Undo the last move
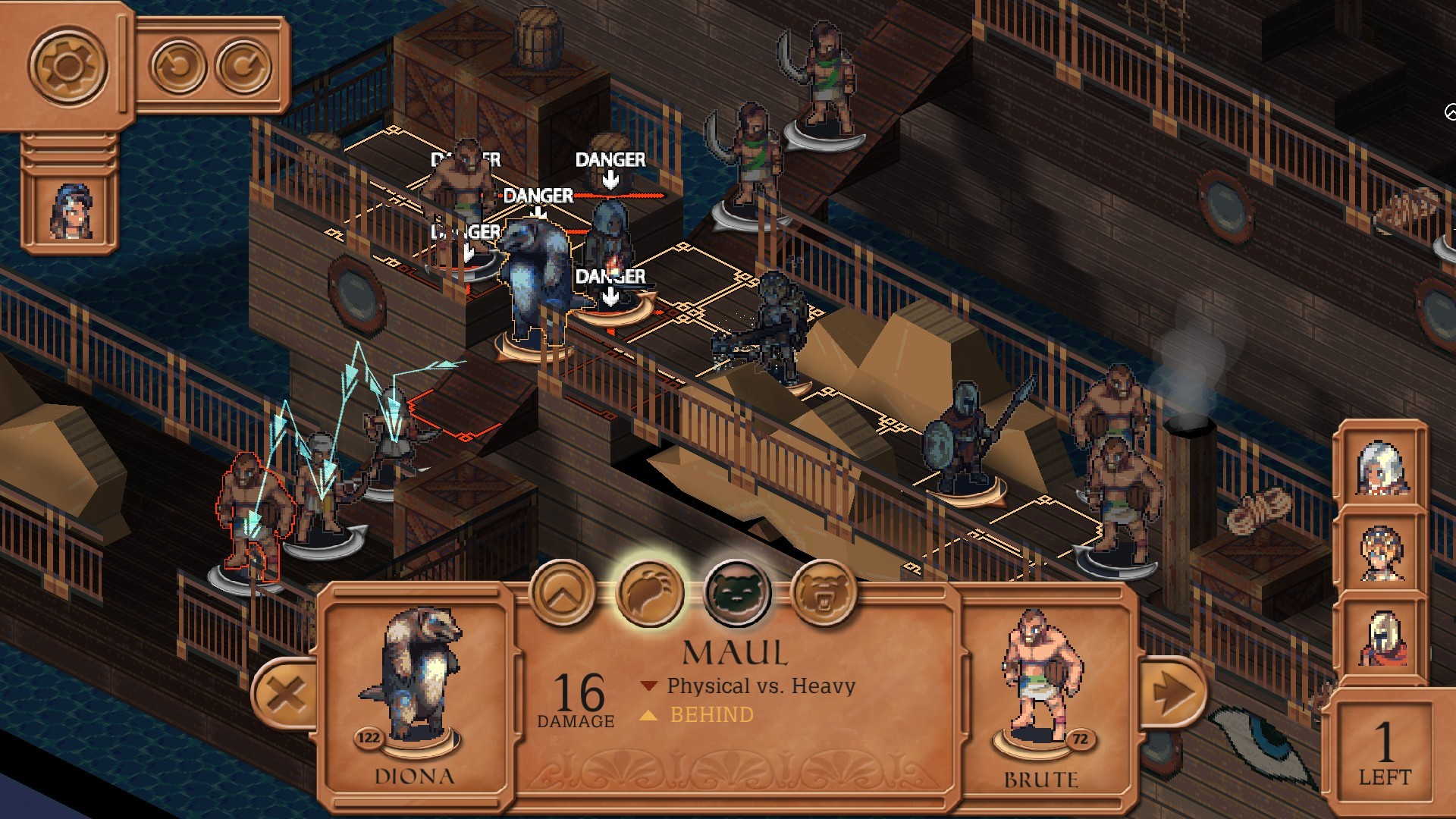1456x819 pixels. tap(177, 66)
